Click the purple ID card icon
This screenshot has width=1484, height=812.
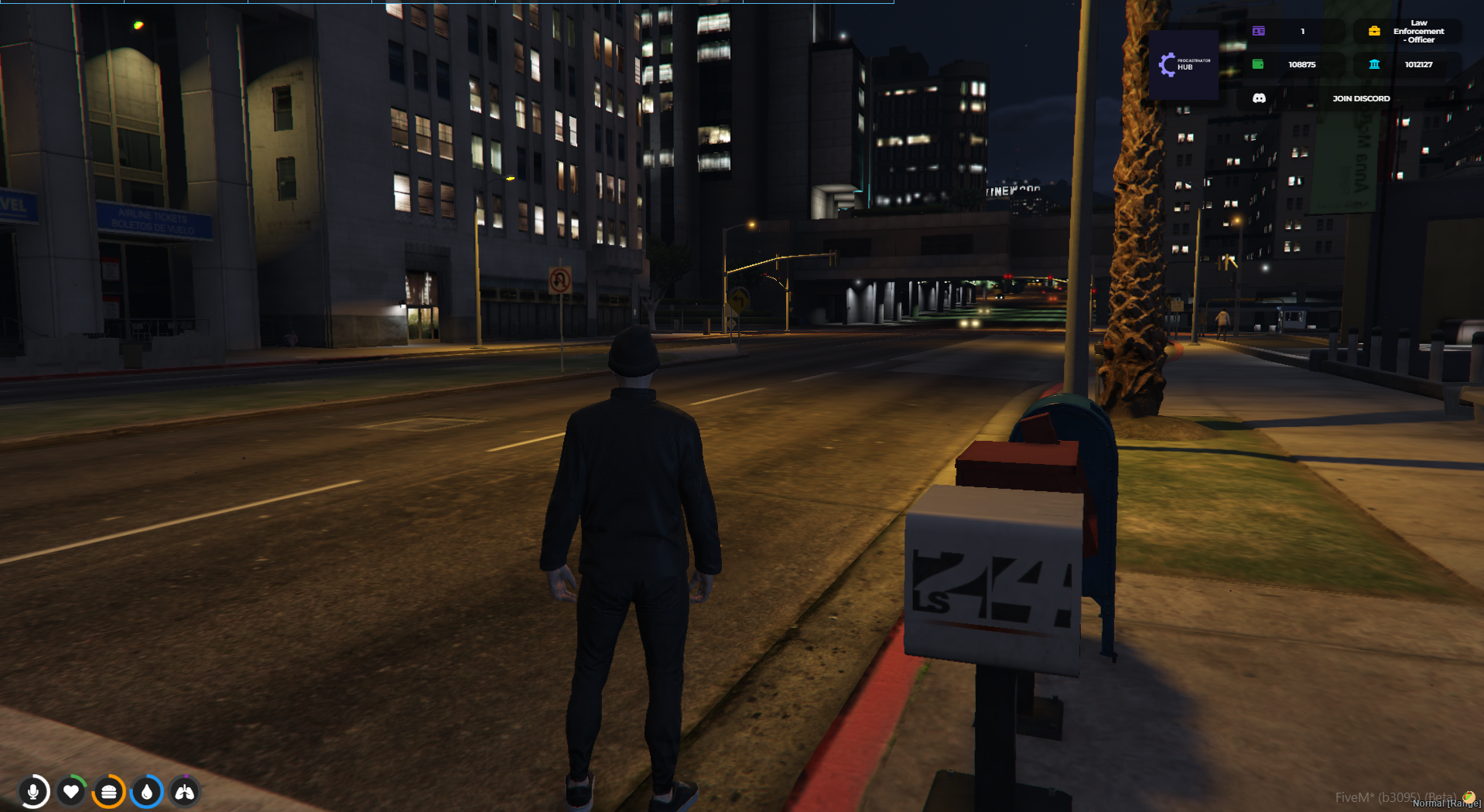point(1259,31)
